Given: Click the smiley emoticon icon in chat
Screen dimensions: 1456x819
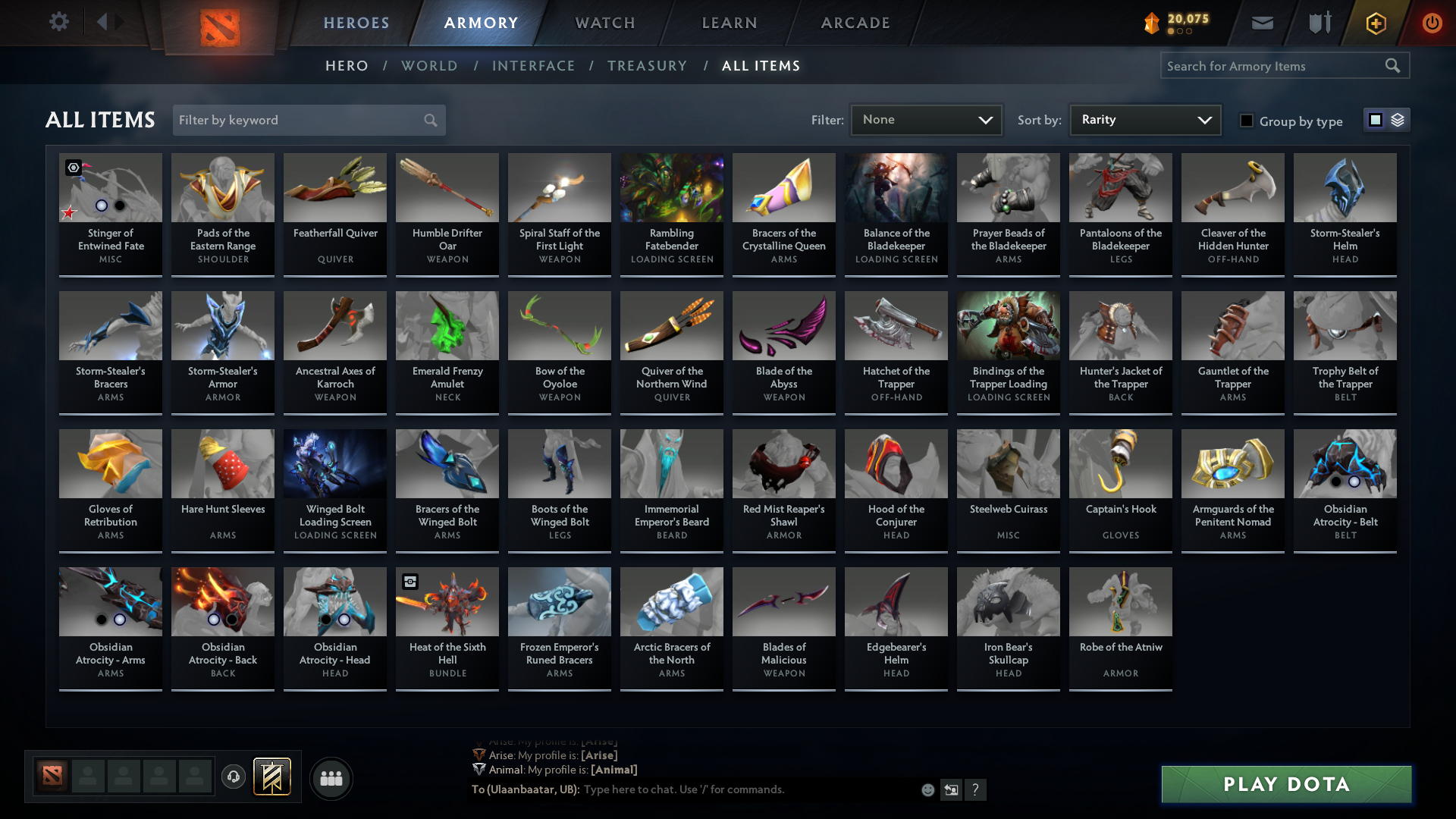Looking at the screenshot, I should point(927,789).
